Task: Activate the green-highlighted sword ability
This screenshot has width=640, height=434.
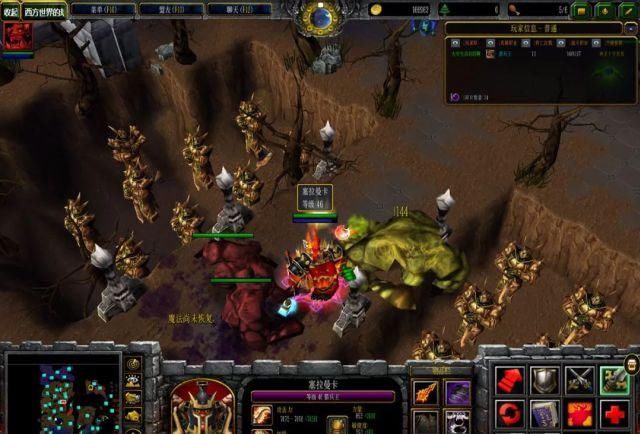Action: [614, 379]
